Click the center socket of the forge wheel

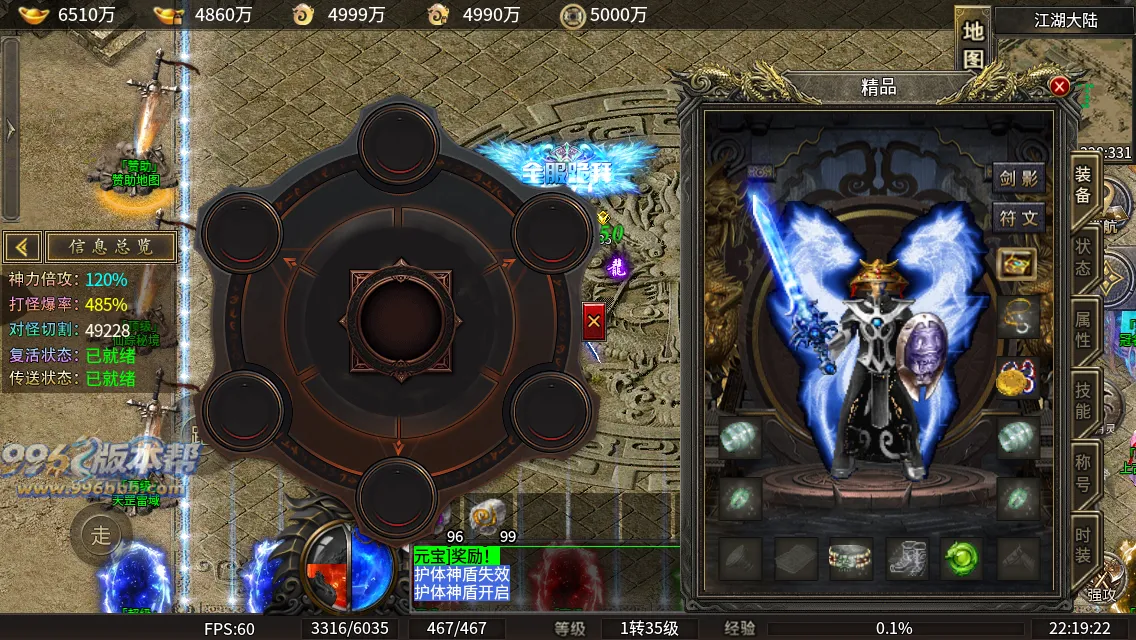pos(399,318)
